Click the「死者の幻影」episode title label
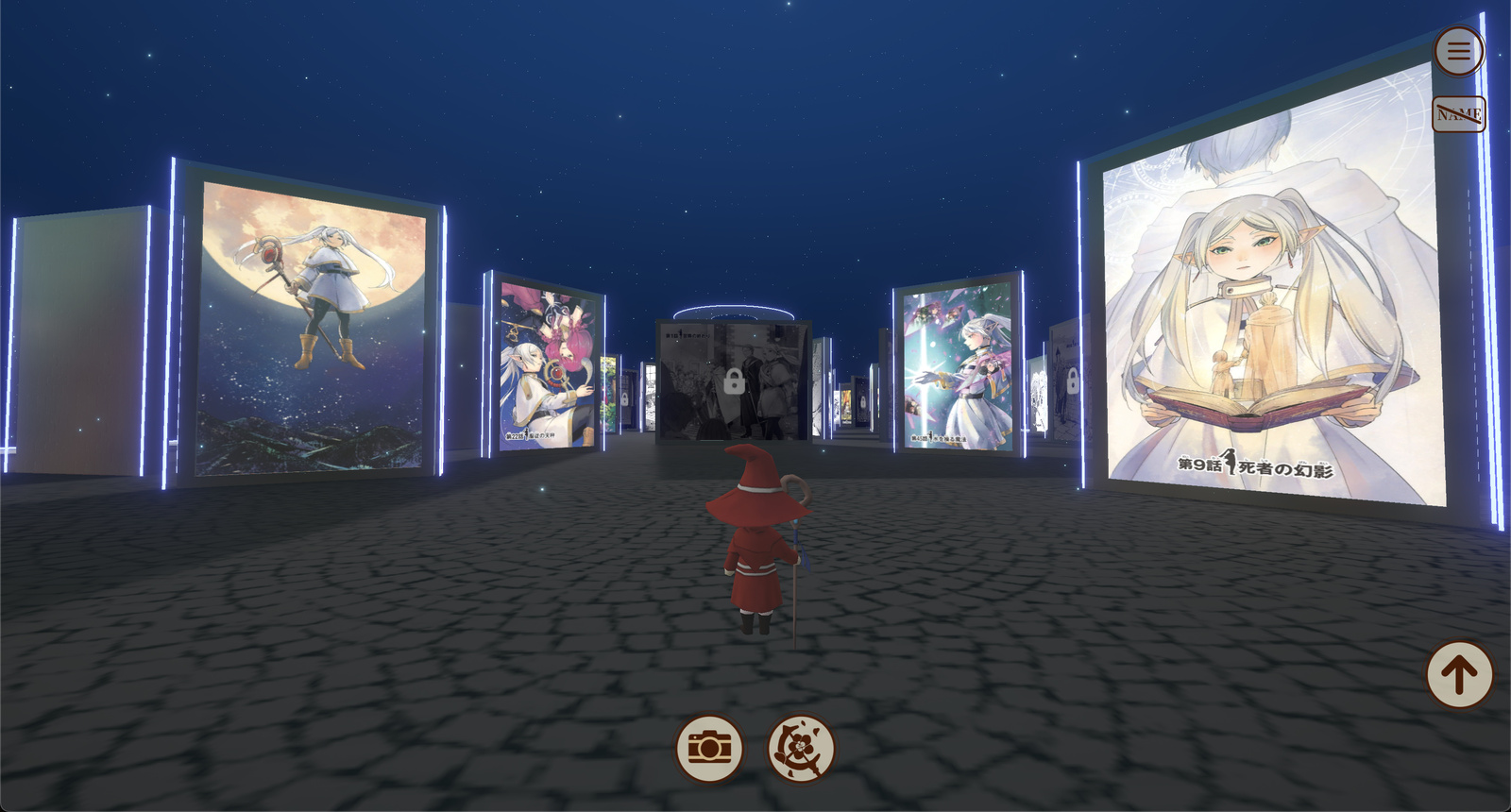 pos(1253,464)
